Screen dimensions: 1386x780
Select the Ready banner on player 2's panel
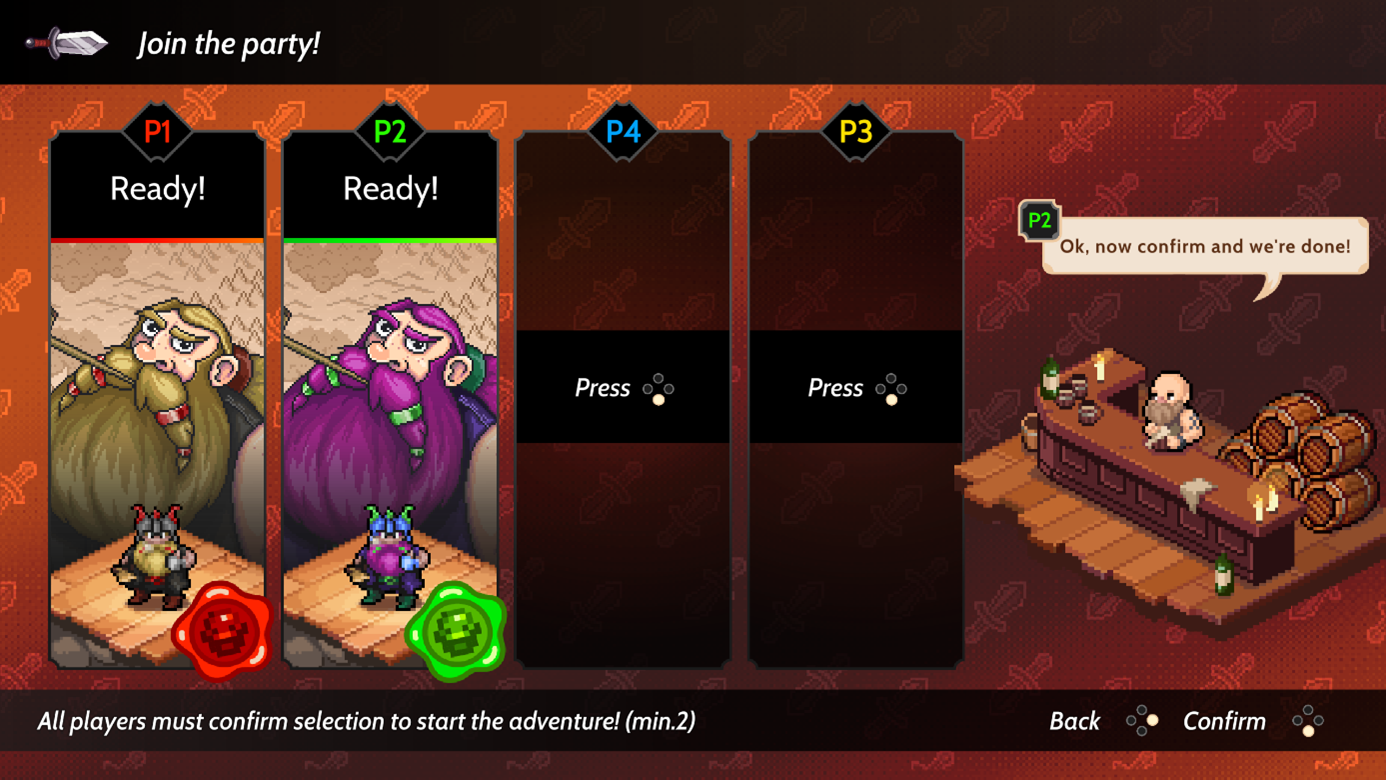pyautogui.click(x=389, y=188)
